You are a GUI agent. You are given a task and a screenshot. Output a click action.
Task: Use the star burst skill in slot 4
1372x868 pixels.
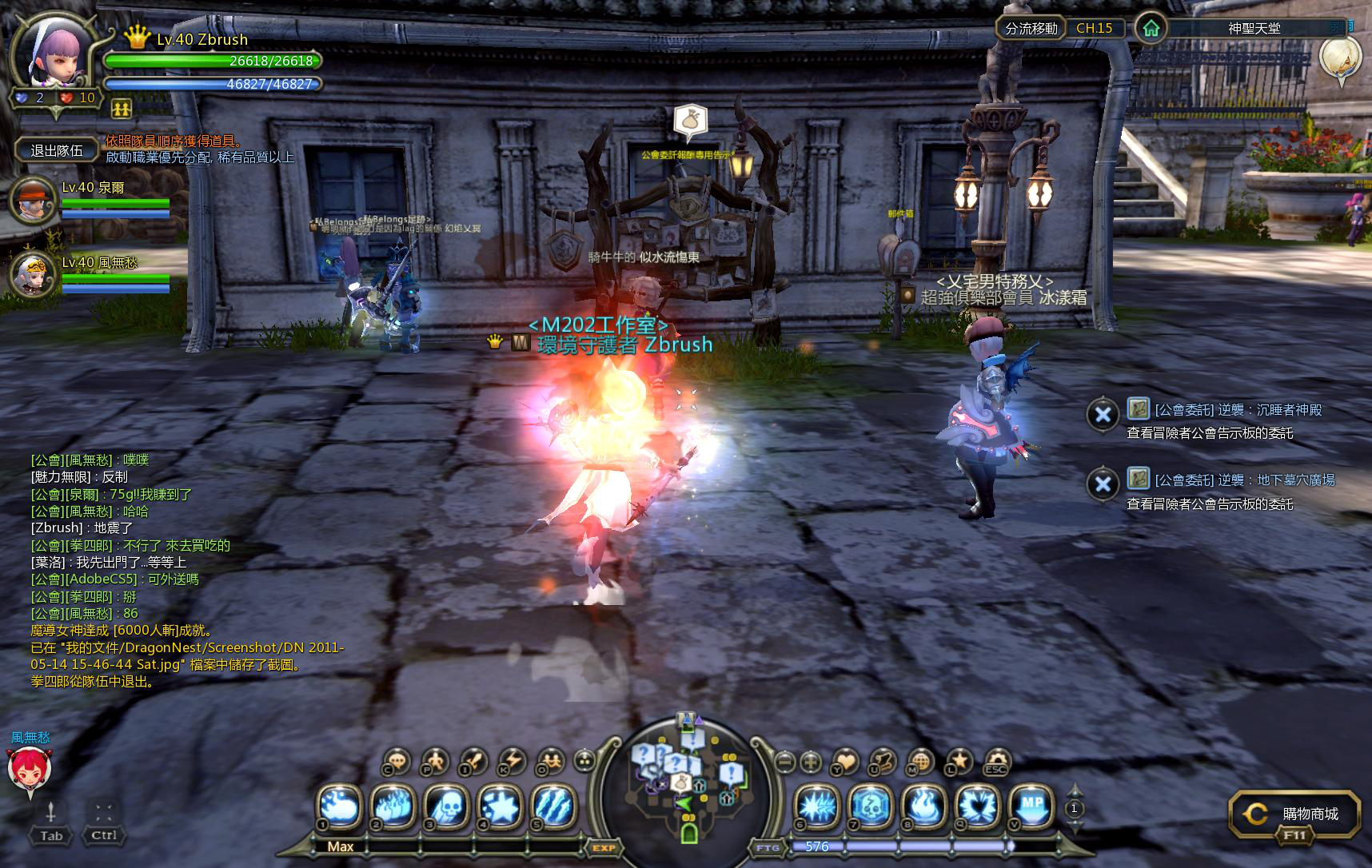pyautogui.click(x=500, y=806)
